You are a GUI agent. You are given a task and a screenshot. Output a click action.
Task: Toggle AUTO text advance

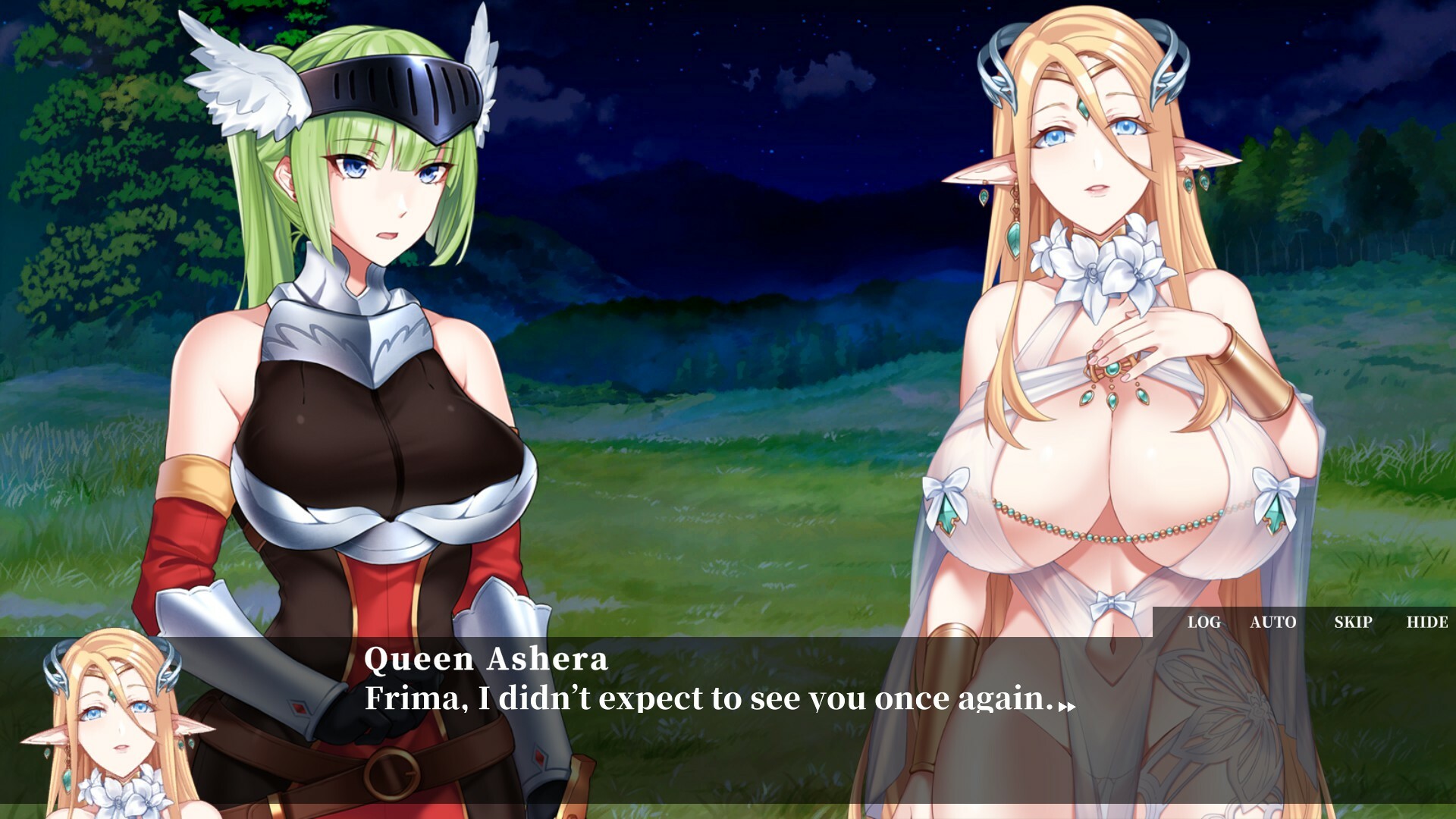pyautogui.click(x=1272, y=623)
